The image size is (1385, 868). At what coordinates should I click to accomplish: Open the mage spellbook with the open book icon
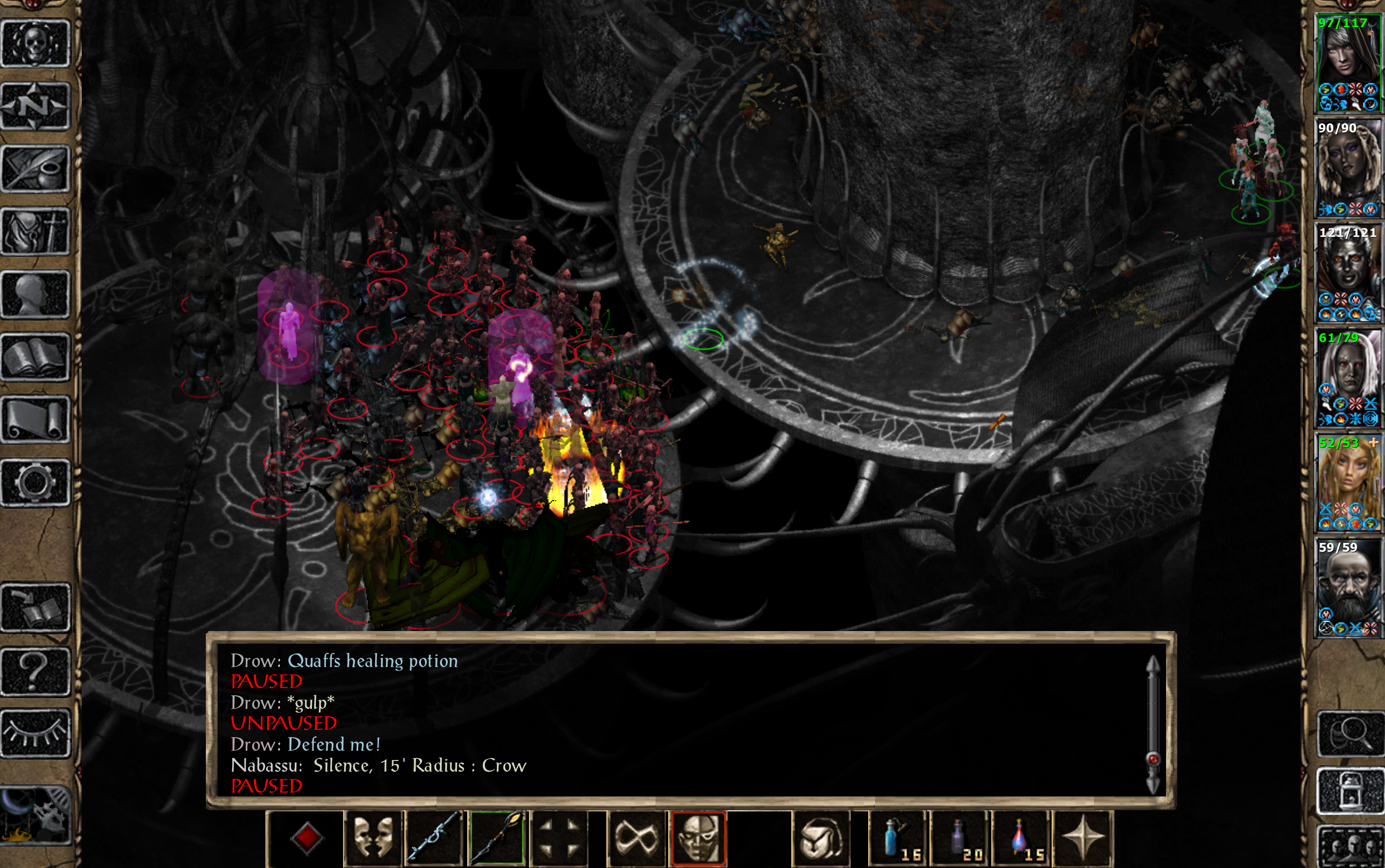(36, 357)
